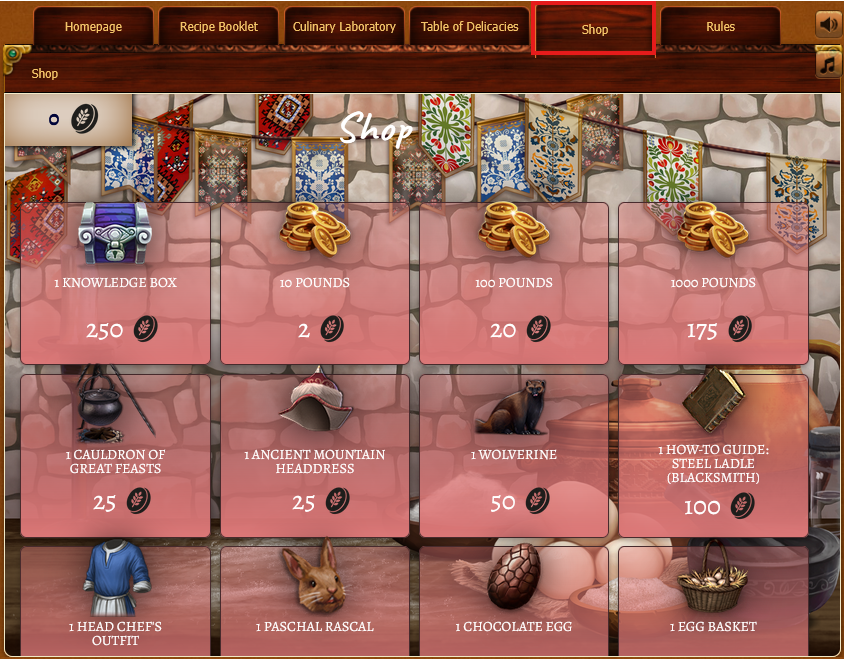844x659 pixels.
Task: Buy the 1 Knowledge Box item
Action: 115,284
